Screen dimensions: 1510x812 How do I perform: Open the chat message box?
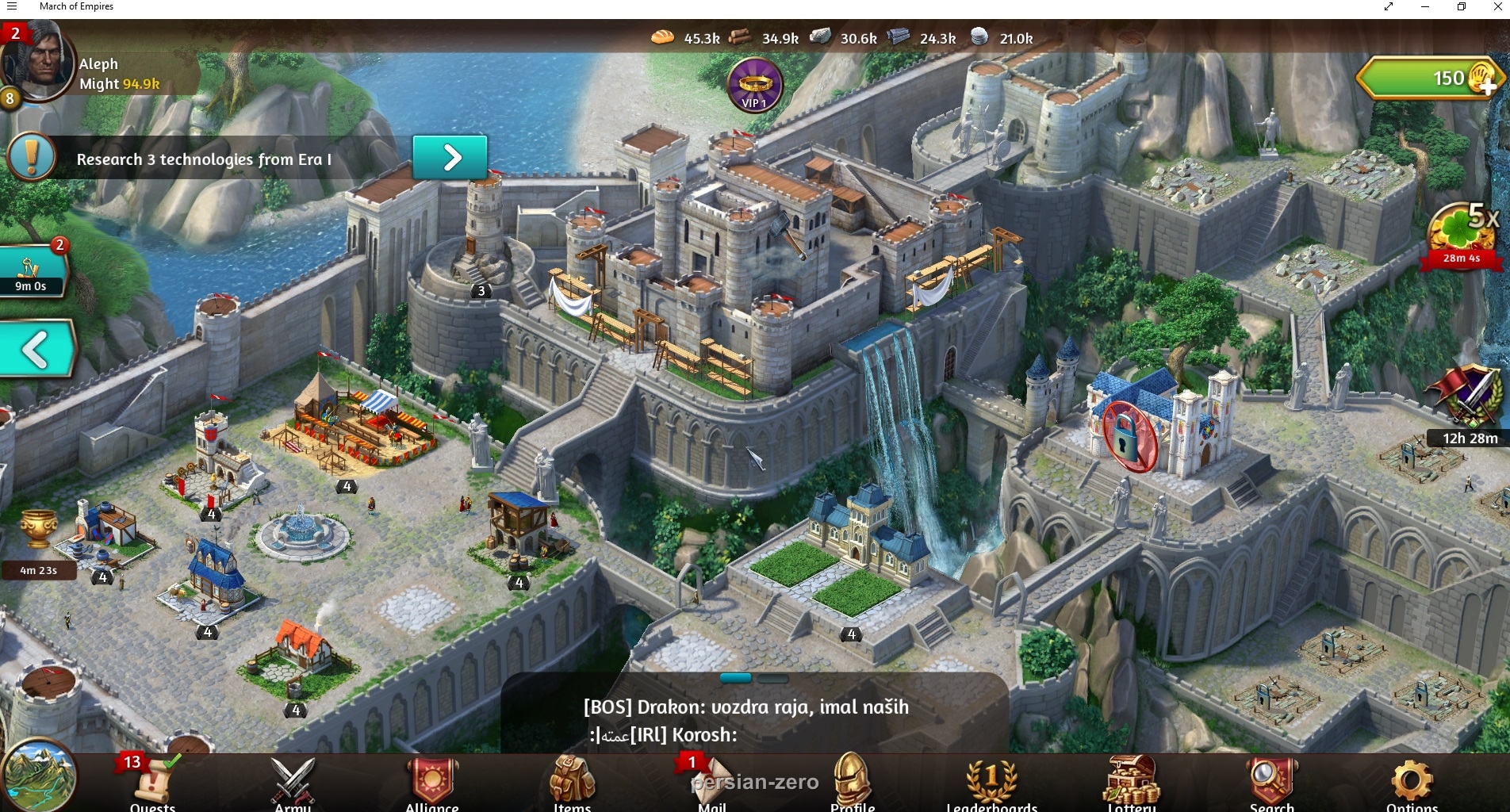click(753, 719)
